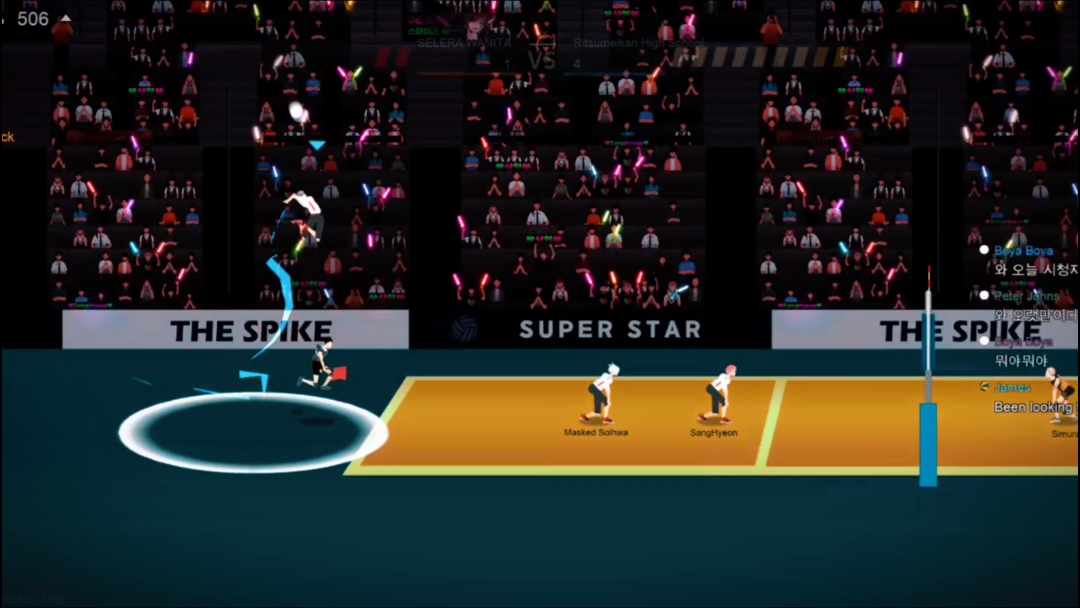Click the white arrow beside the 506 counter
The image size is (1080, 608).
click(x=66, y=18)
